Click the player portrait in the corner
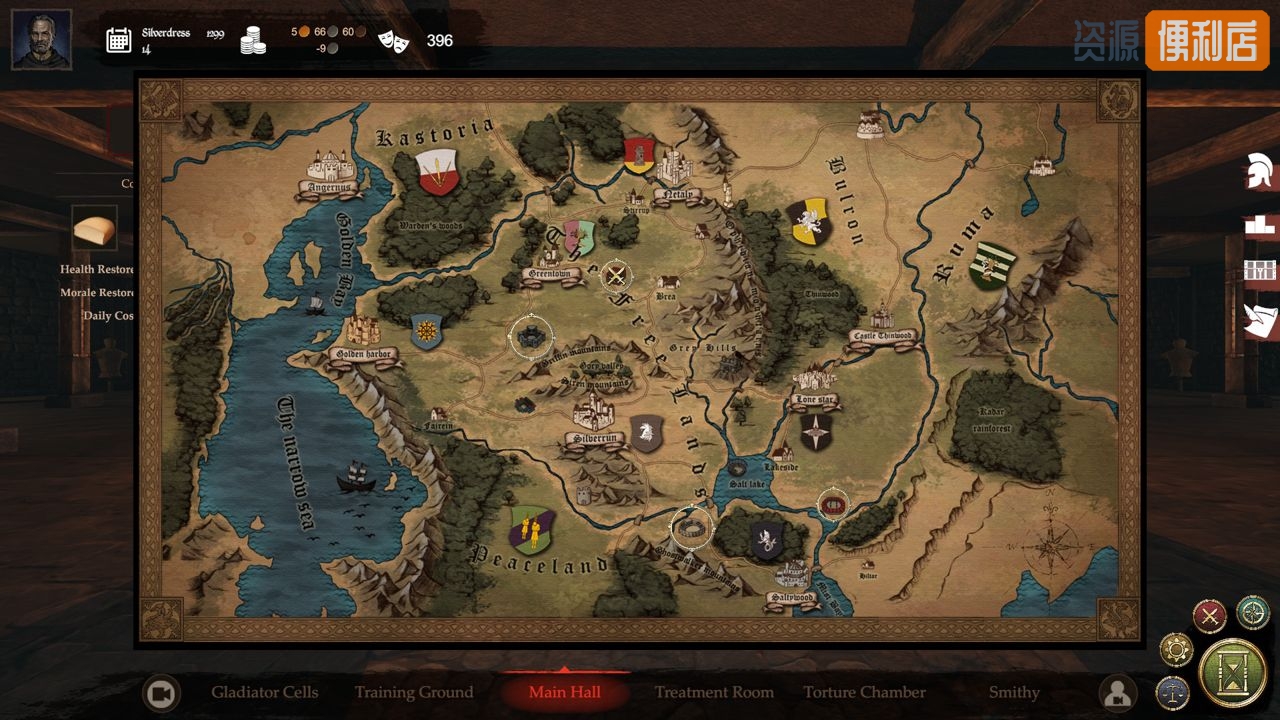Screen dimensions: 1280x720 coord(41,40)
